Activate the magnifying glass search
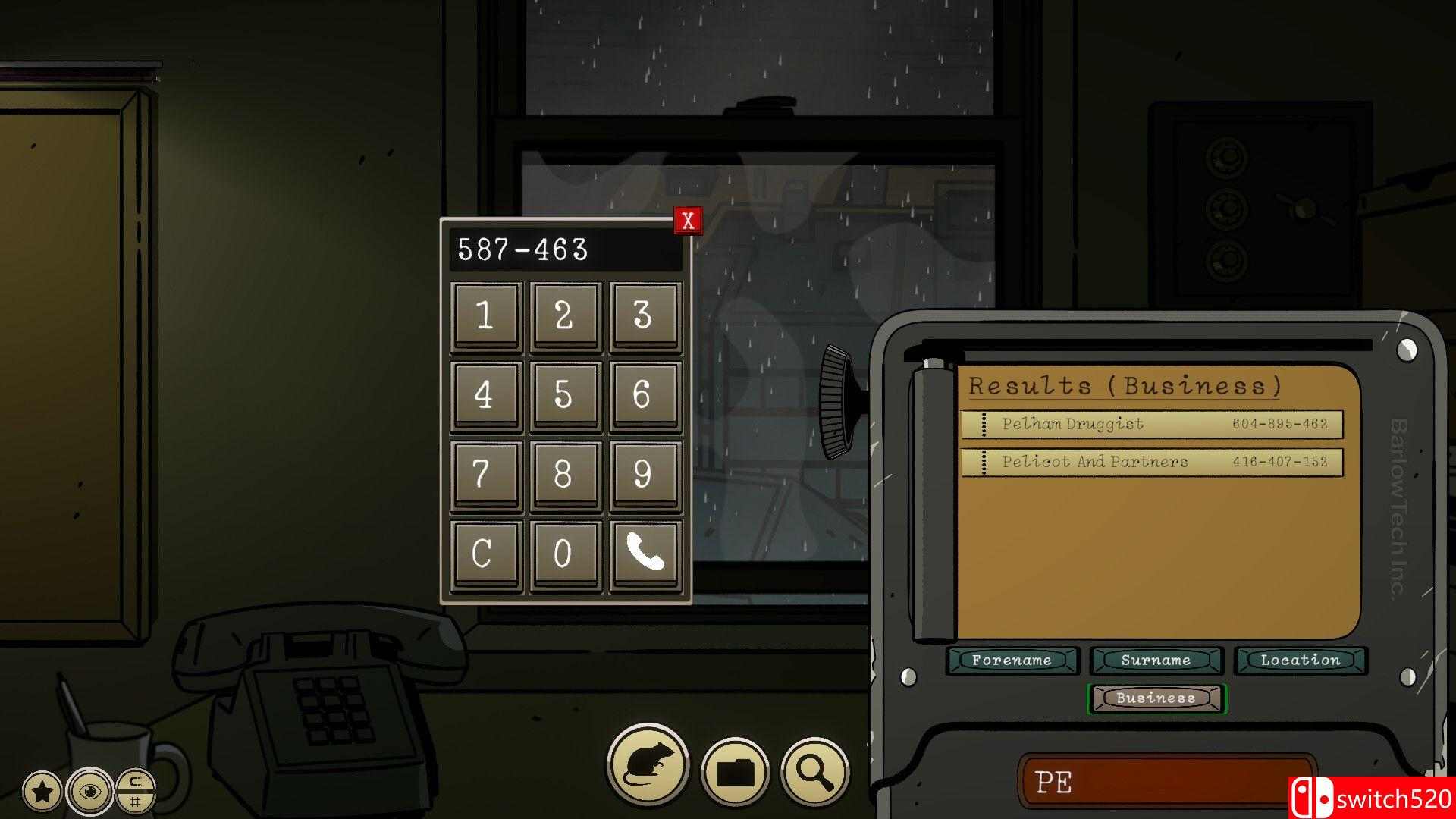 pyautogui.click(x=815, y=772)
